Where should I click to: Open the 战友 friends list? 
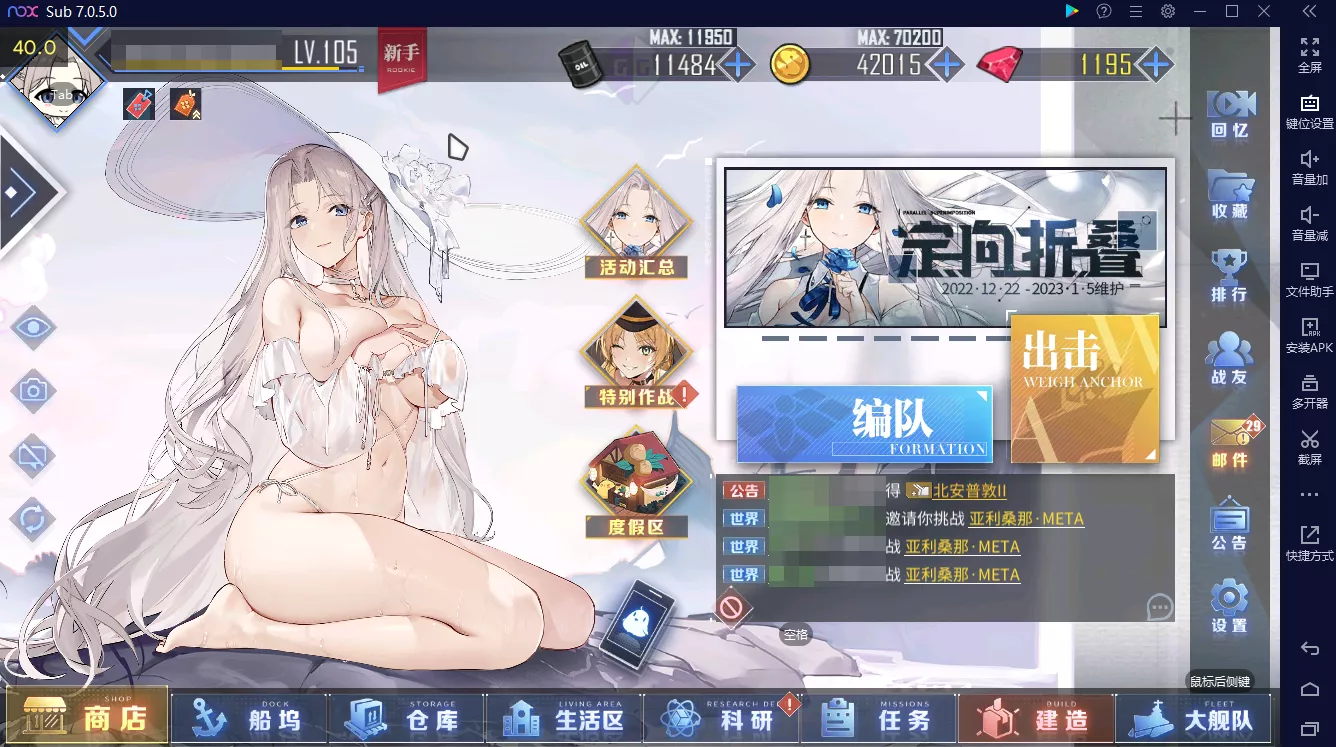coord(1229,358)
